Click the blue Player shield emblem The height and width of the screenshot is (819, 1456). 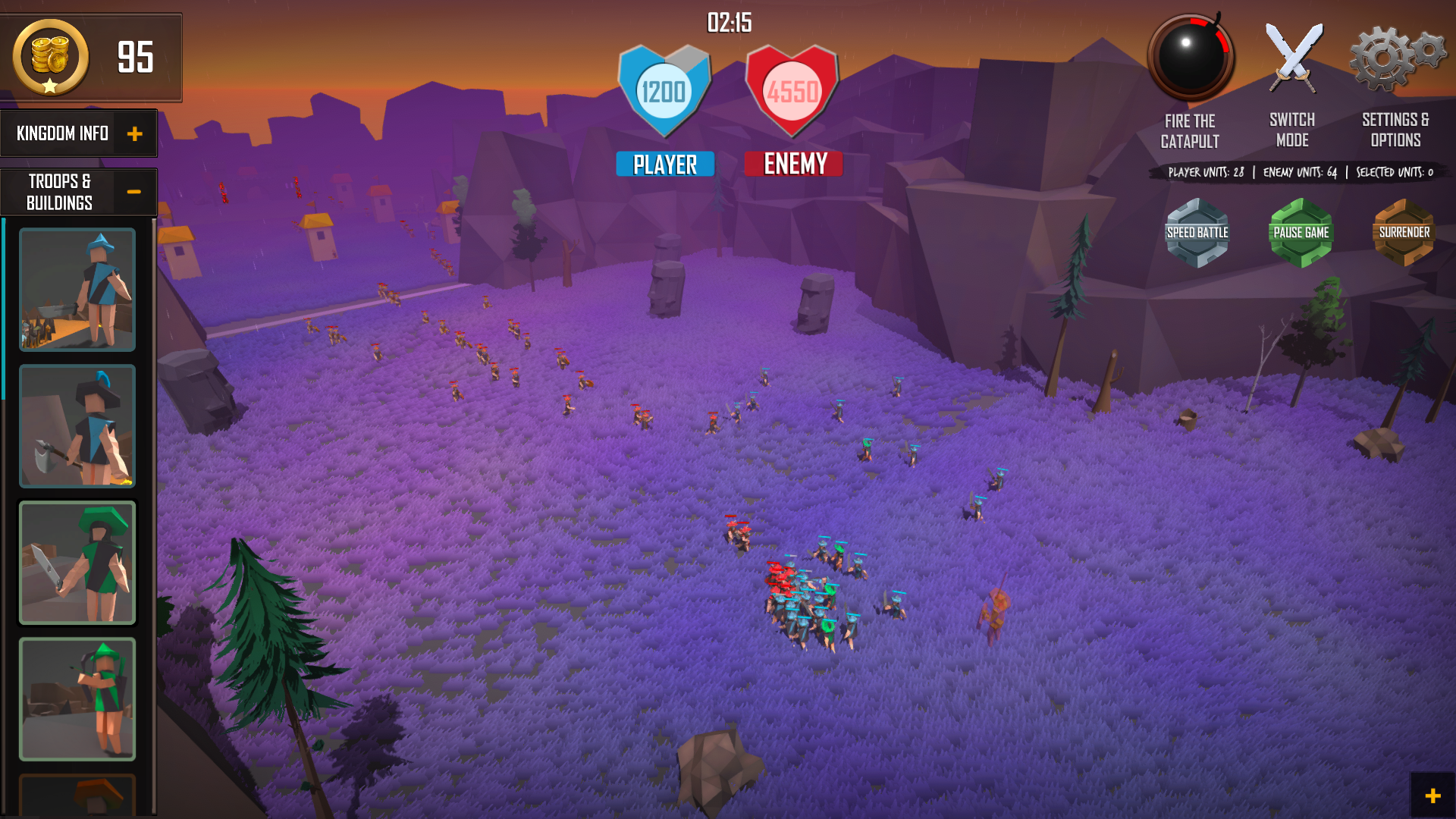(x=664, y=91)
